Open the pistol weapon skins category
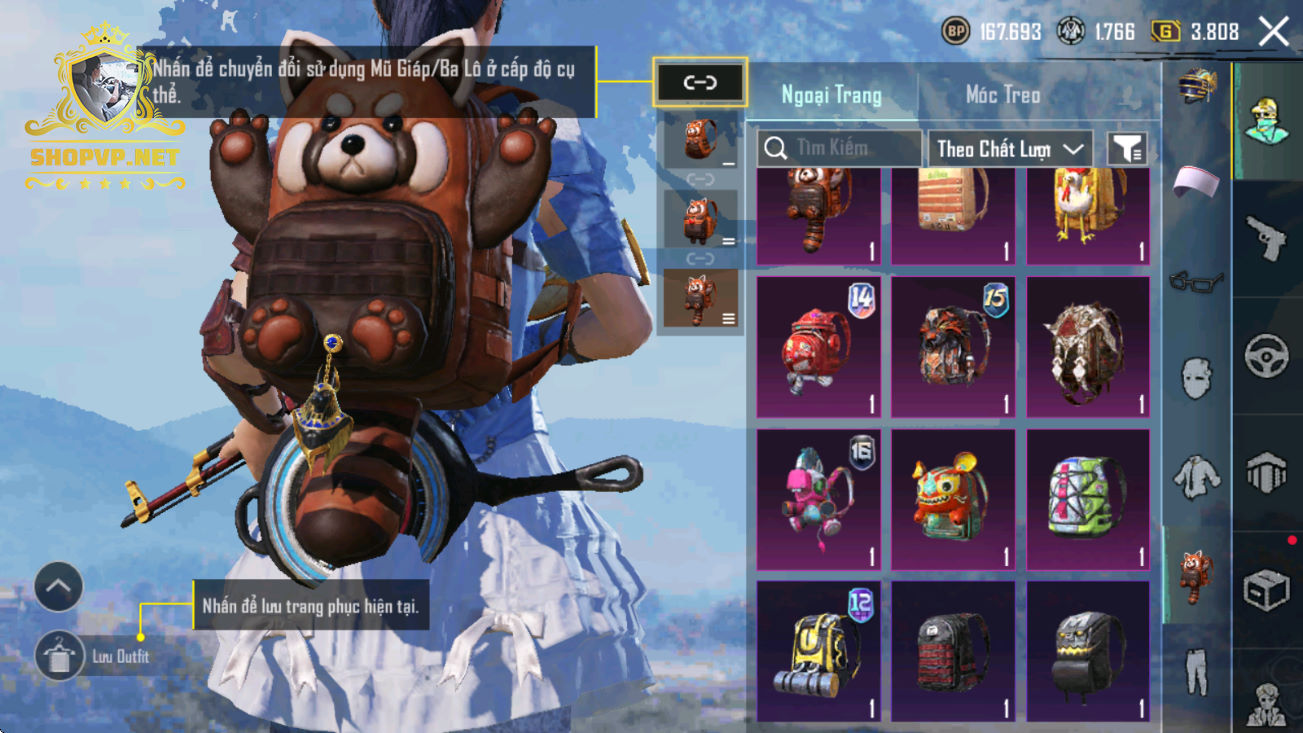Image resolution: width=1303 pixels, height=733 pixels. tap(1266, 237)
